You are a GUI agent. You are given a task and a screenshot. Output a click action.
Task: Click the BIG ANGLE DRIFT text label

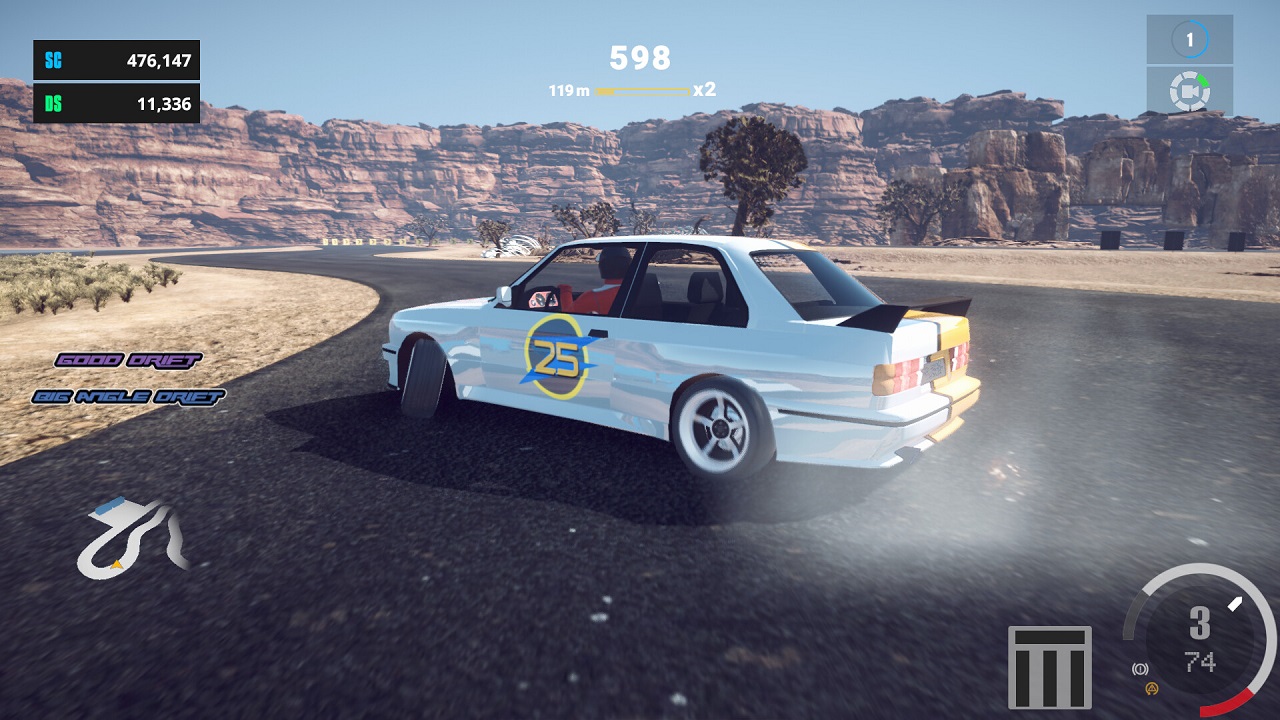(130, 396)
